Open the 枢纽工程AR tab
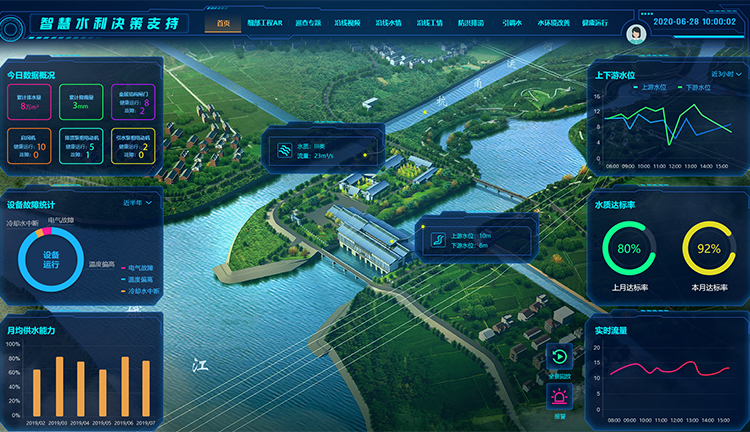 pyautogui.click(x=267, y=22)
